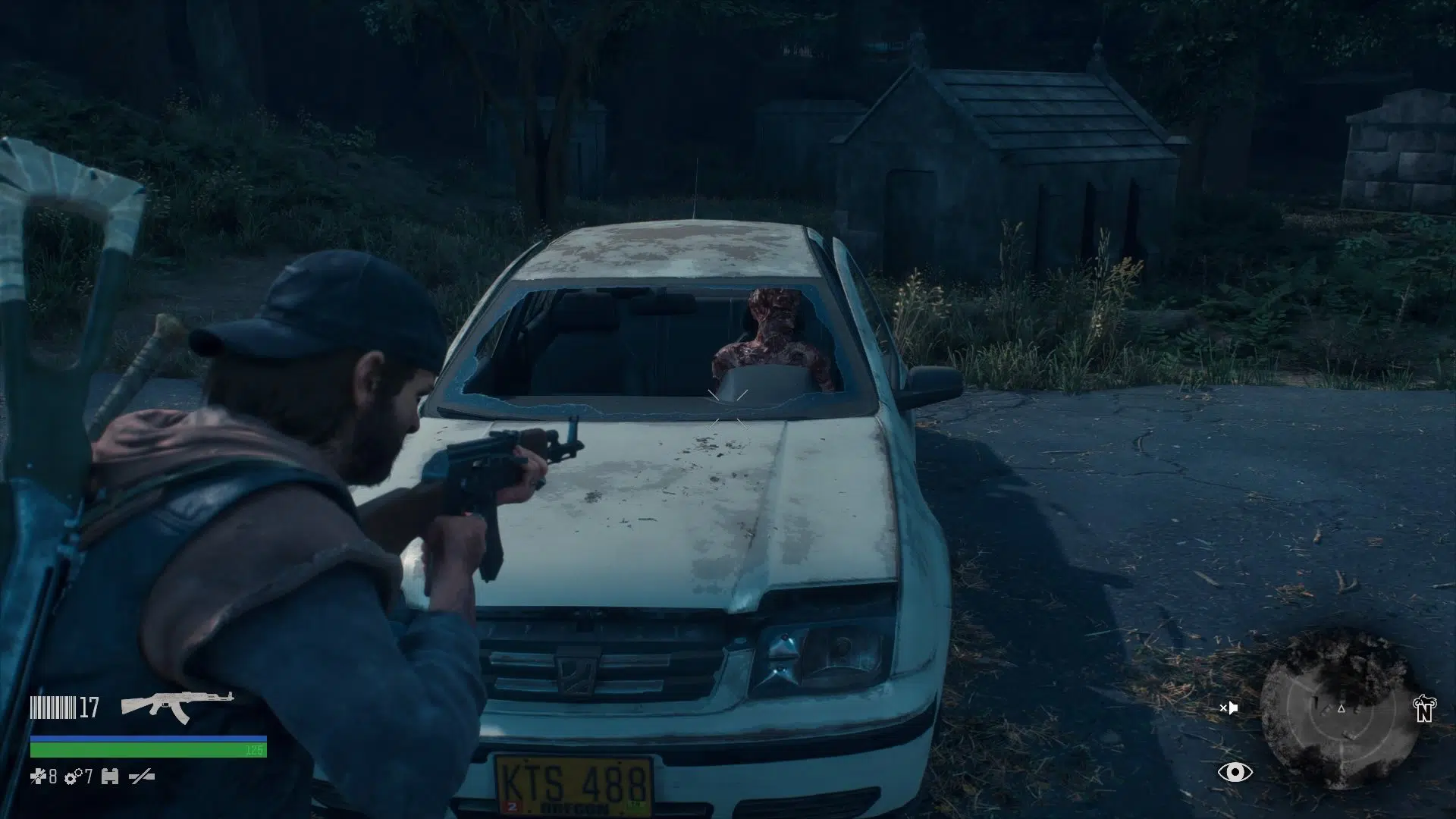1456x819 pixels.
Task: Select the binoculars icon
Action: pyautogui.click(x=110, y=777)
